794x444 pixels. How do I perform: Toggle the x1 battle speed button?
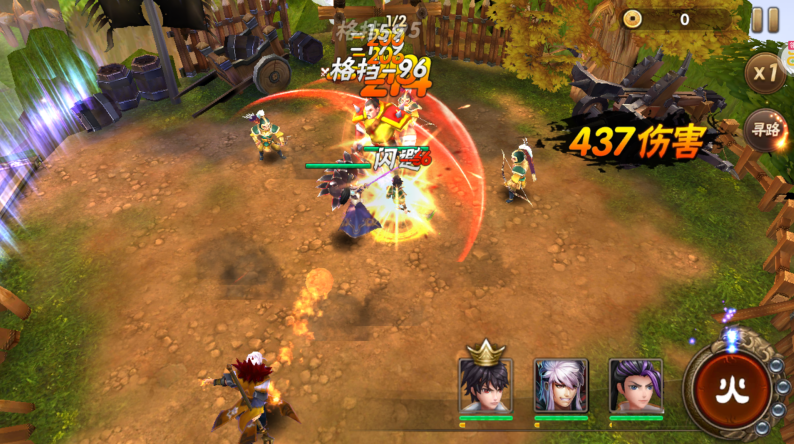767,73
